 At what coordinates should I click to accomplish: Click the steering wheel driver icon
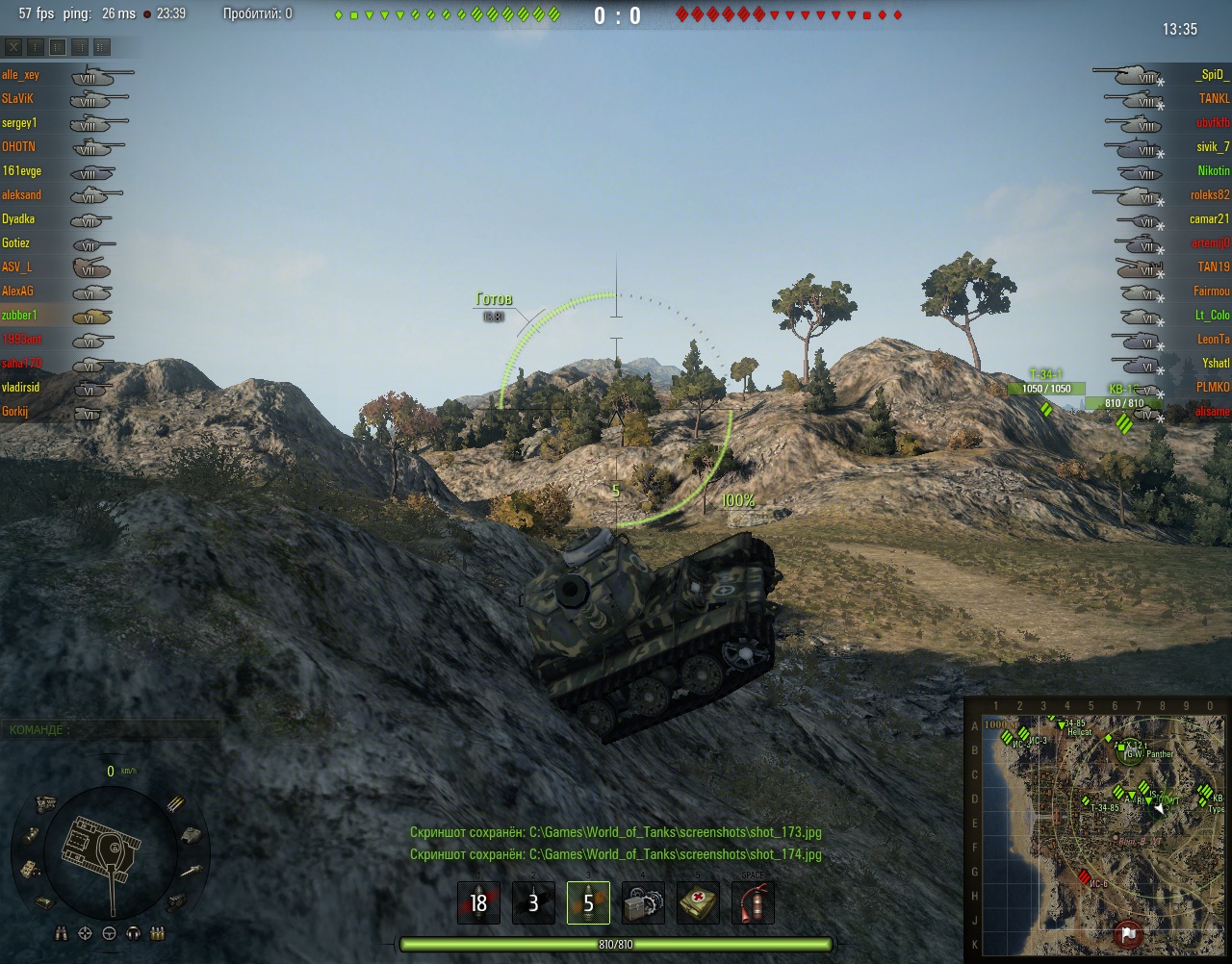[110, 933]
